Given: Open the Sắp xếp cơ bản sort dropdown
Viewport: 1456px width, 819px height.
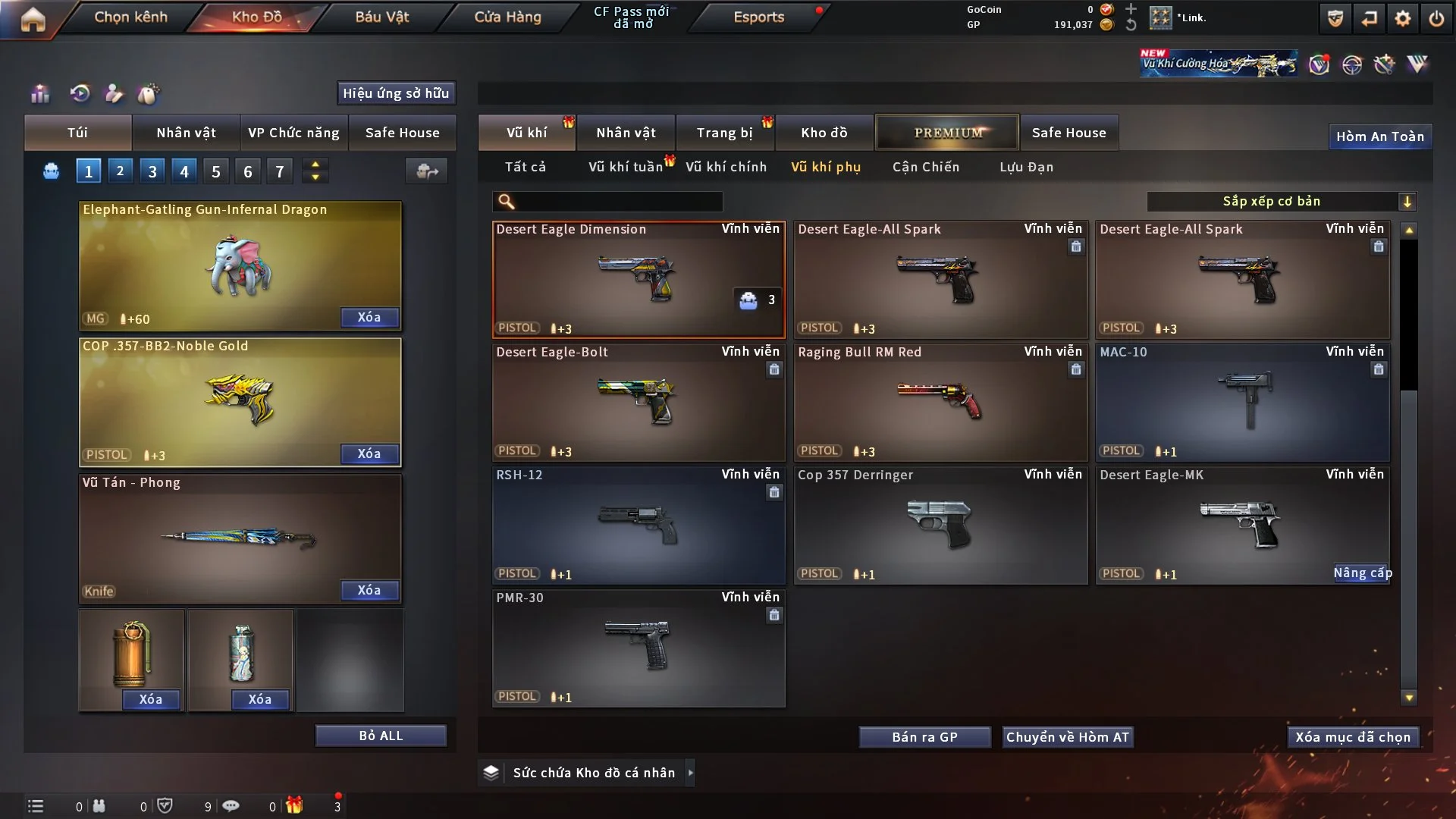Looking at the screenshot, I should tap(1280, 202).
